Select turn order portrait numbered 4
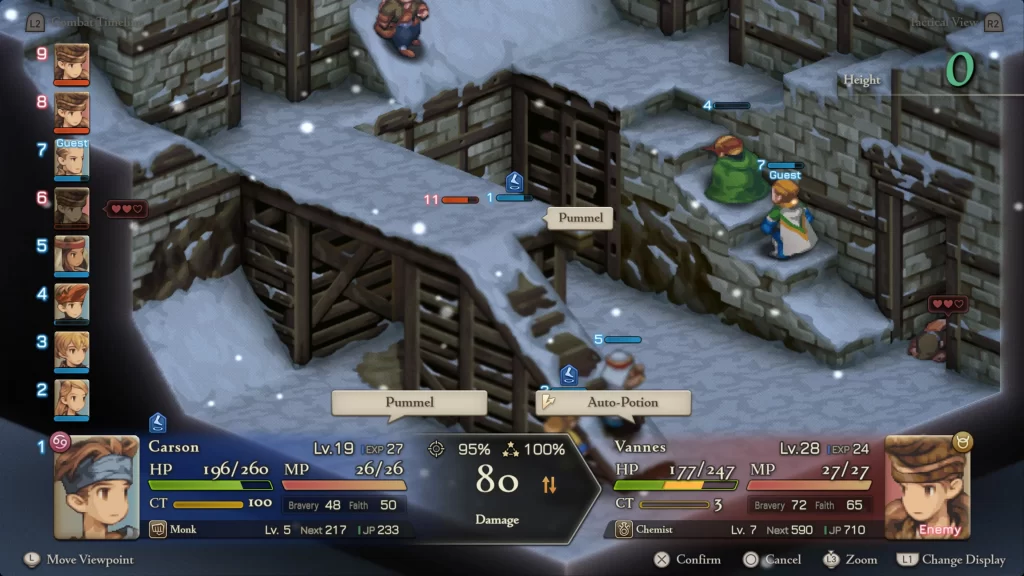Screen dimensions: 1024x576 coord(72,302)
